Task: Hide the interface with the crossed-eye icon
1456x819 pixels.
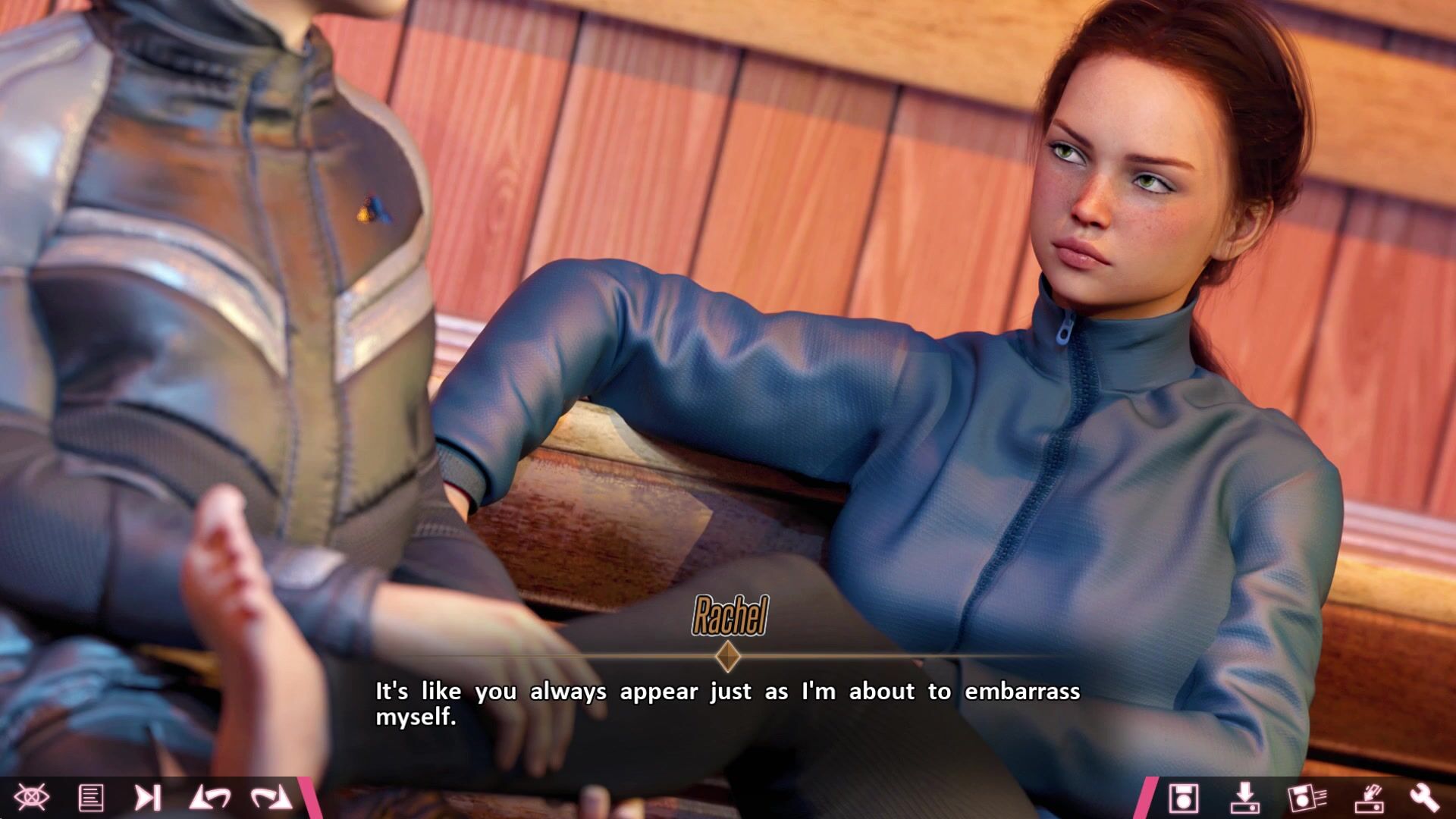Action: 31,798
